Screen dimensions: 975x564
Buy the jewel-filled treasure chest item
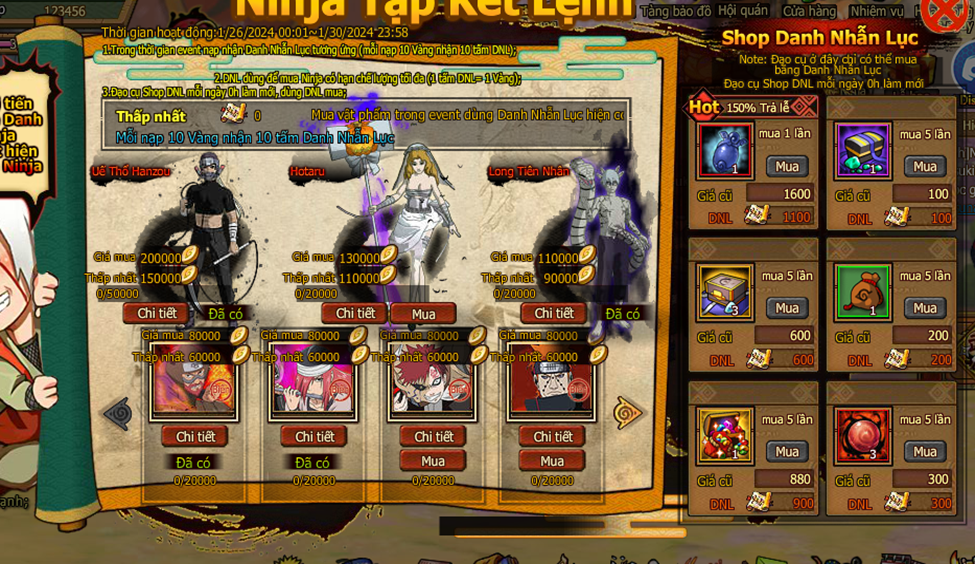(x=787, y=452)
